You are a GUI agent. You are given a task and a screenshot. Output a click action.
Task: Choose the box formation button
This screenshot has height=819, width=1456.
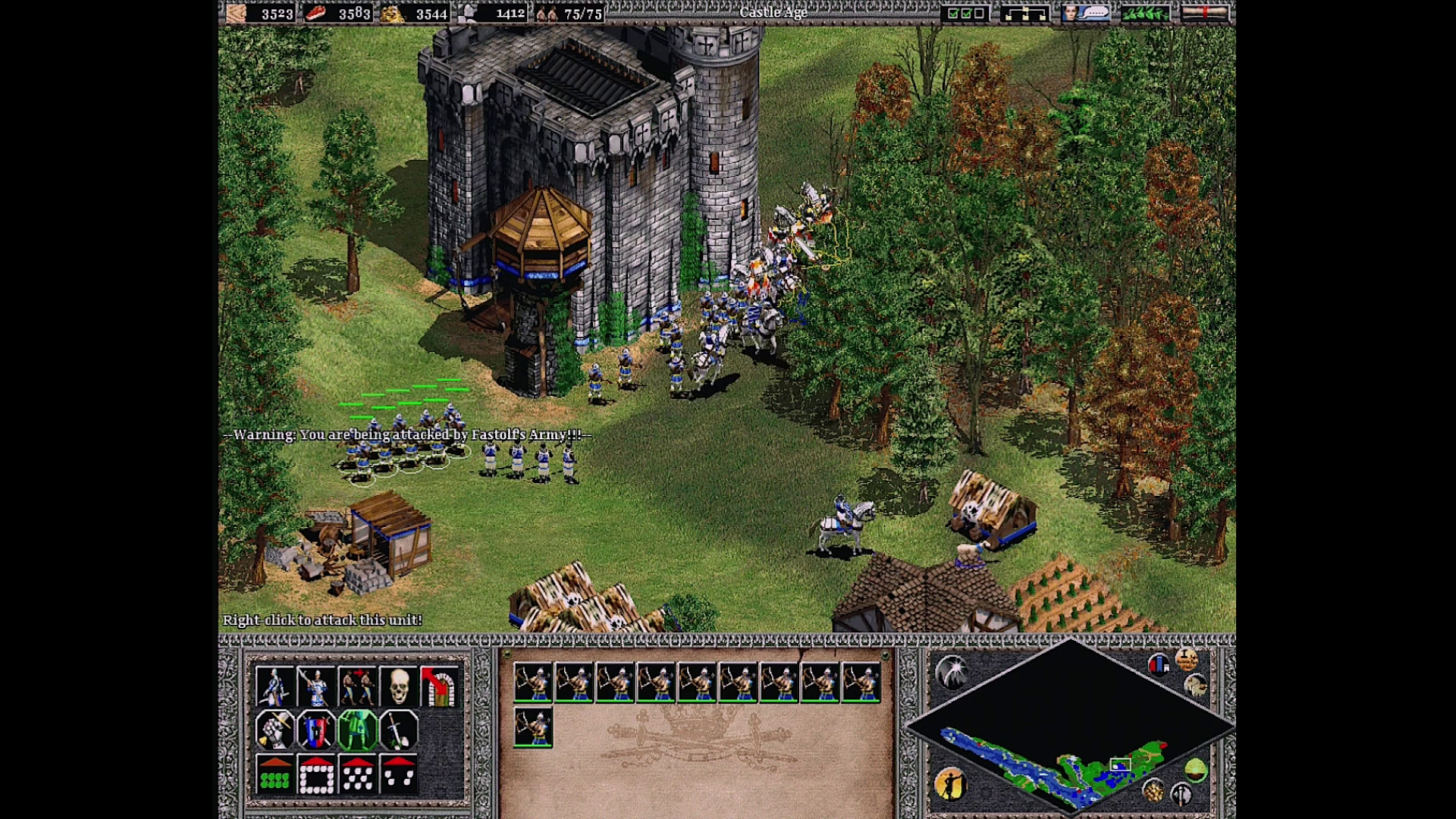tap(316, 775)
